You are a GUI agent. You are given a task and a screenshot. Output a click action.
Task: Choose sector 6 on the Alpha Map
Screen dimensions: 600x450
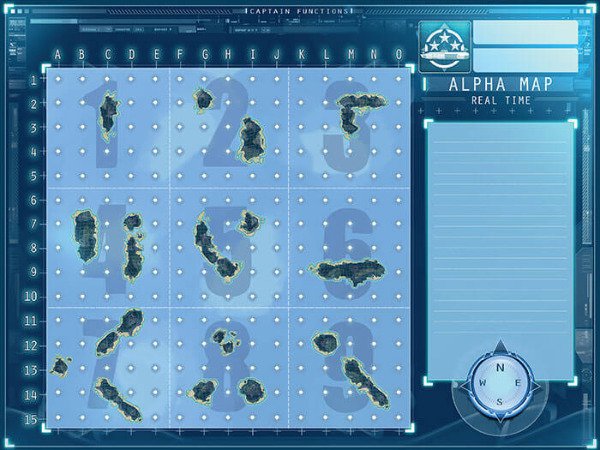pos(349,247)
